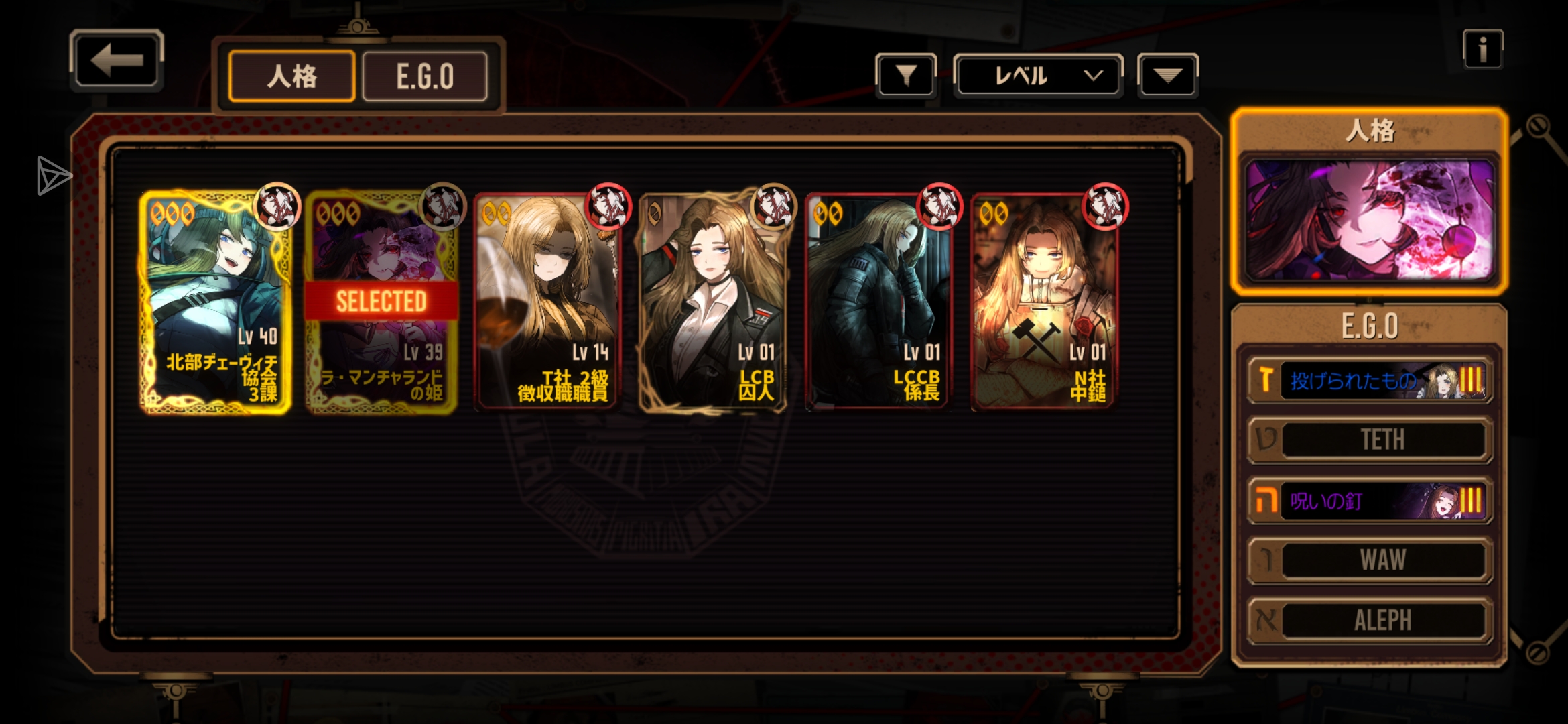
Task: Go back with the arrow button
Action: pyautogui.click(x=117, y=60)
